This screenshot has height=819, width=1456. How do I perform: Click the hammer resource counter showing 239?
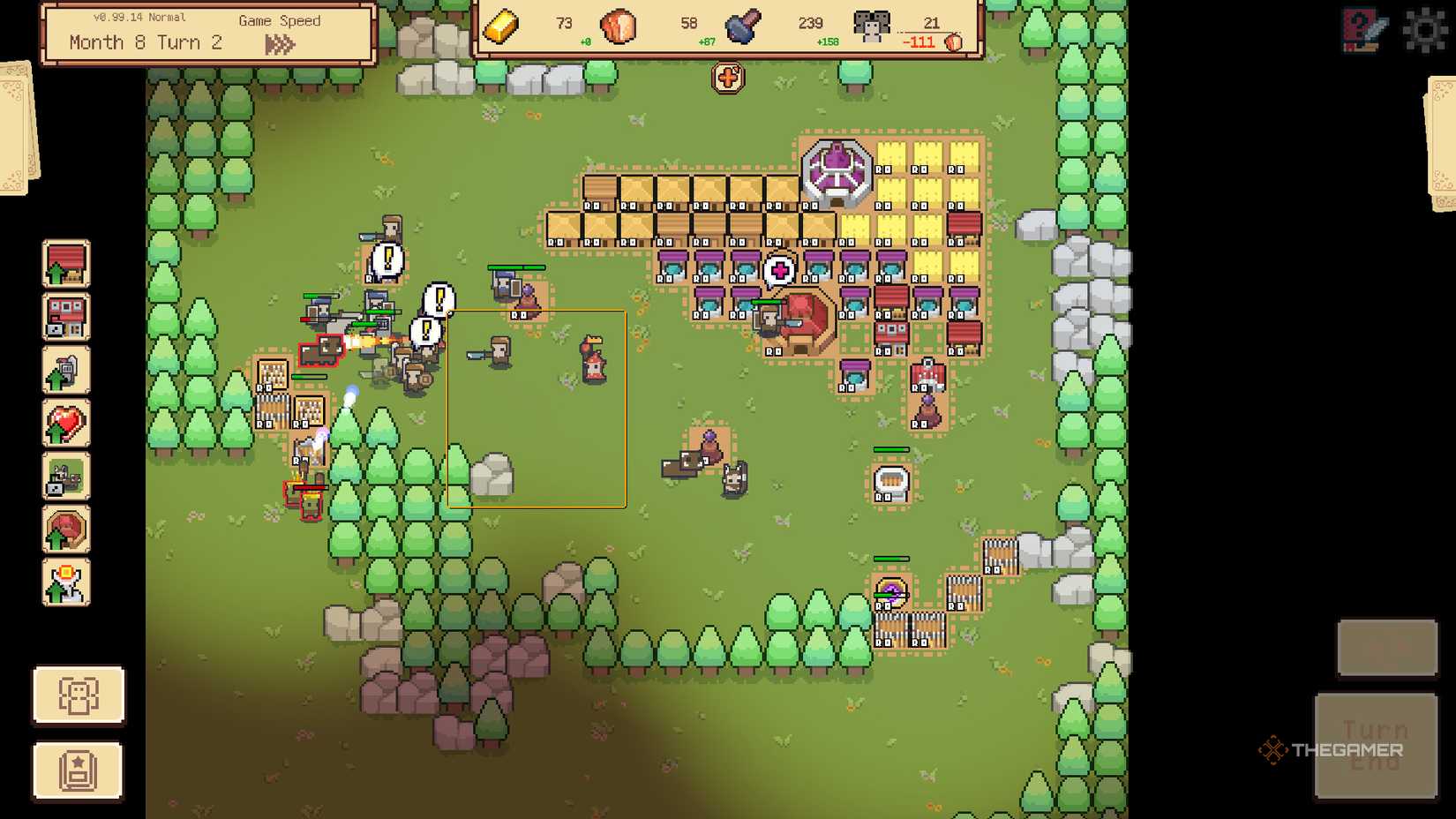(x=812, y=25)
